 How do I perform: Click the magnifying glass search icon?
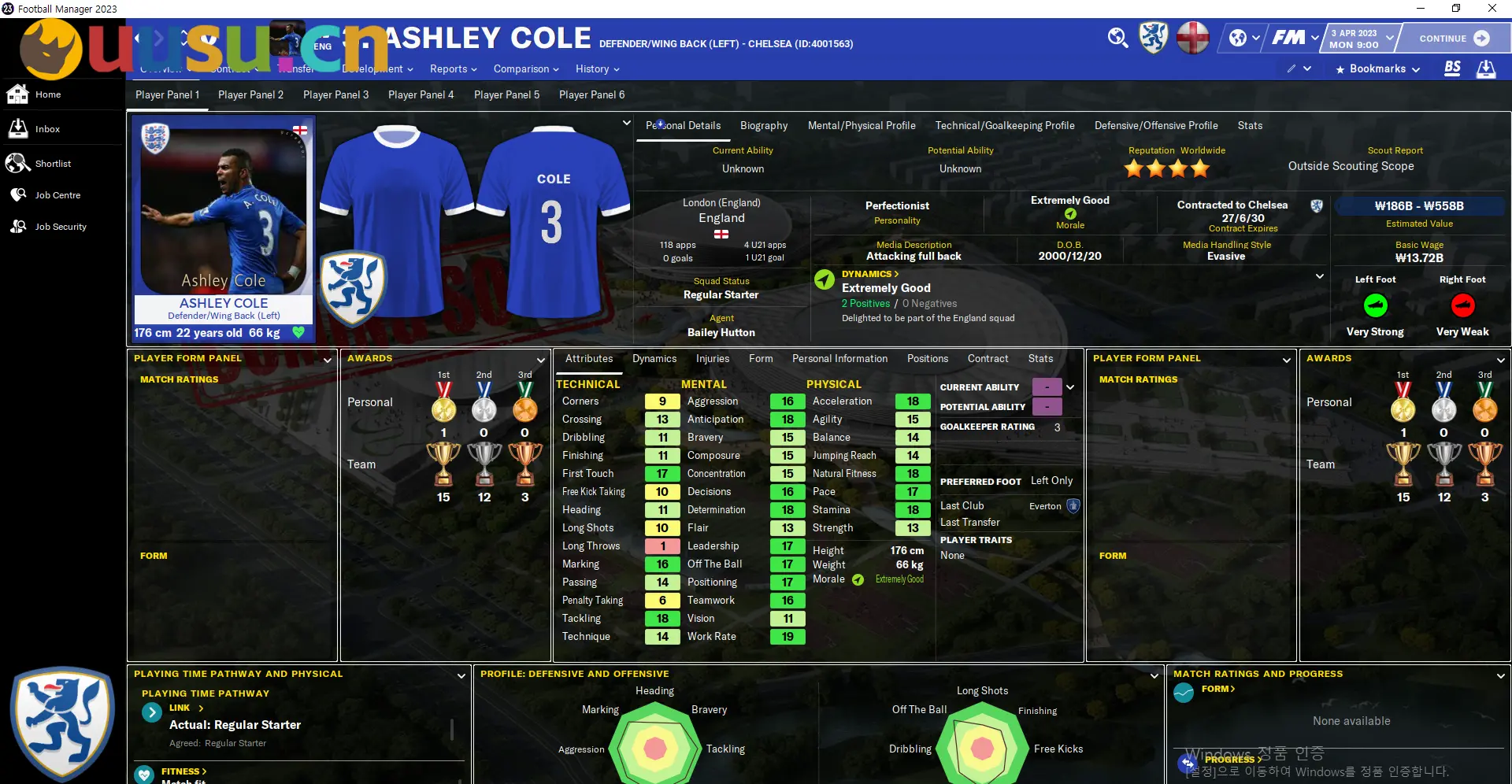pyautogui.click(x=1117, y=37)
